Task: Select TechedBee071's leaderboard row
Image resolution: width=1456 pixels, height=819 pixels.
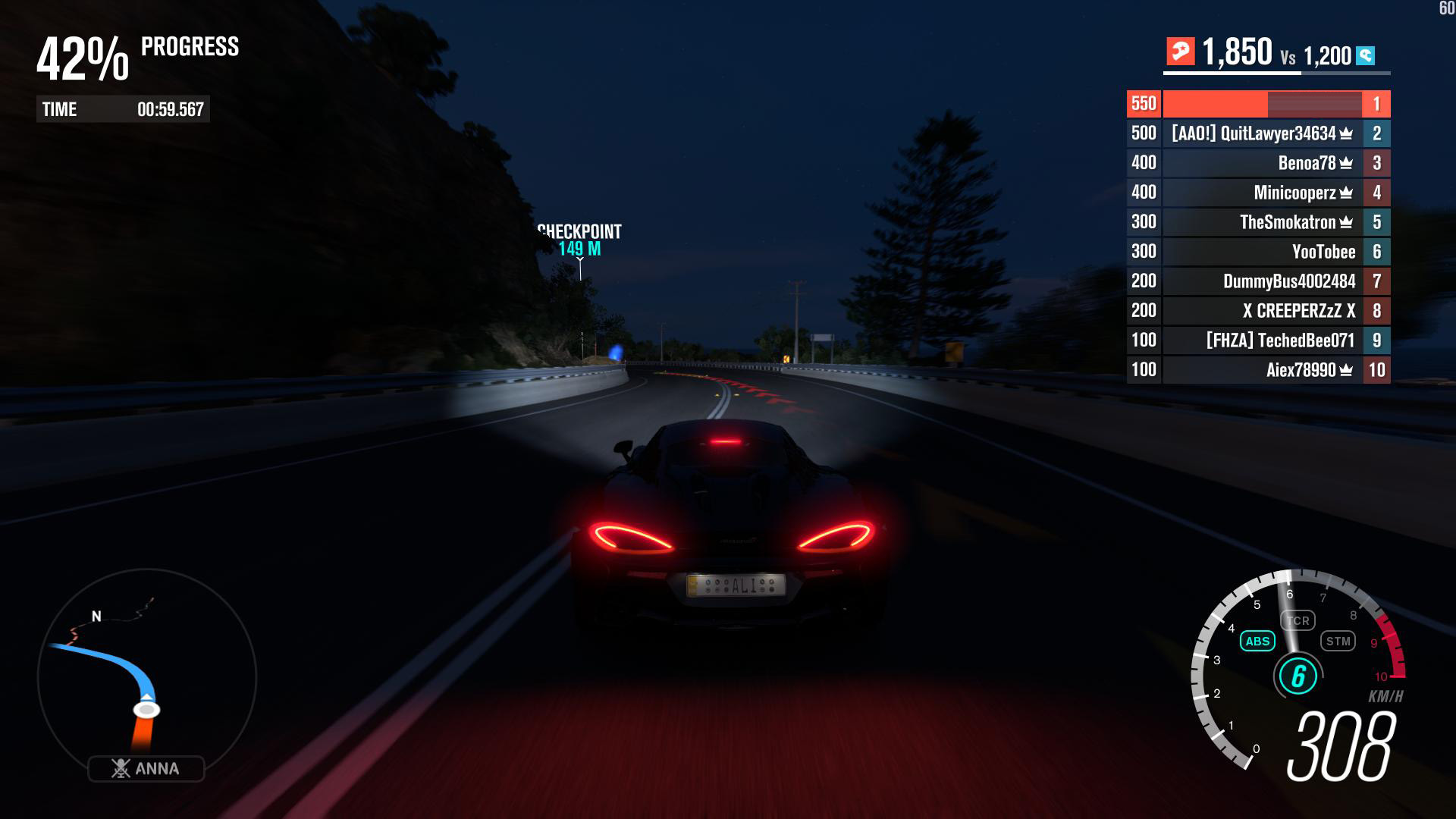Action: point(1259,340)
